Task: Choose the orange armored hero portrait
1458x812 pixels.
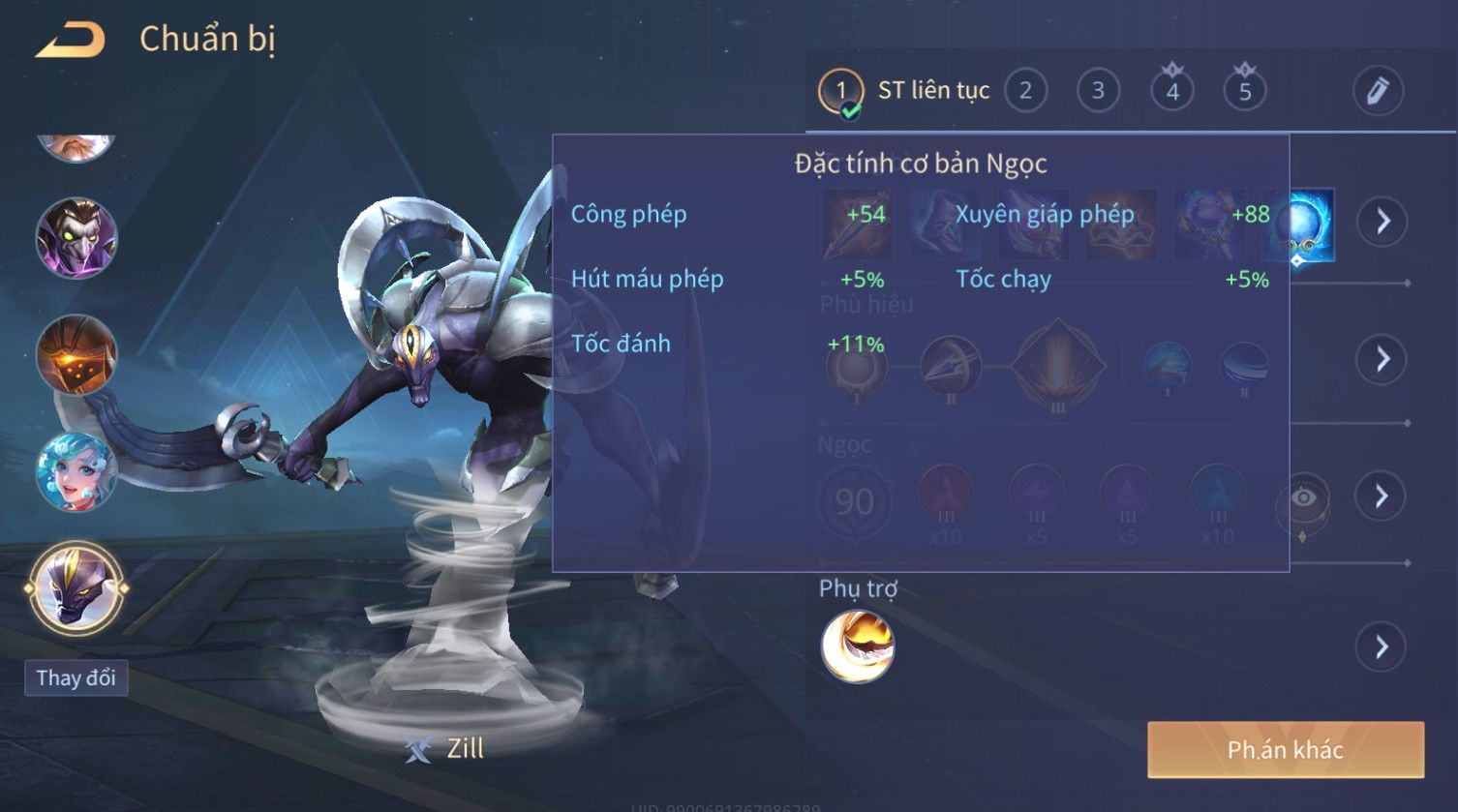Action: 76,355
